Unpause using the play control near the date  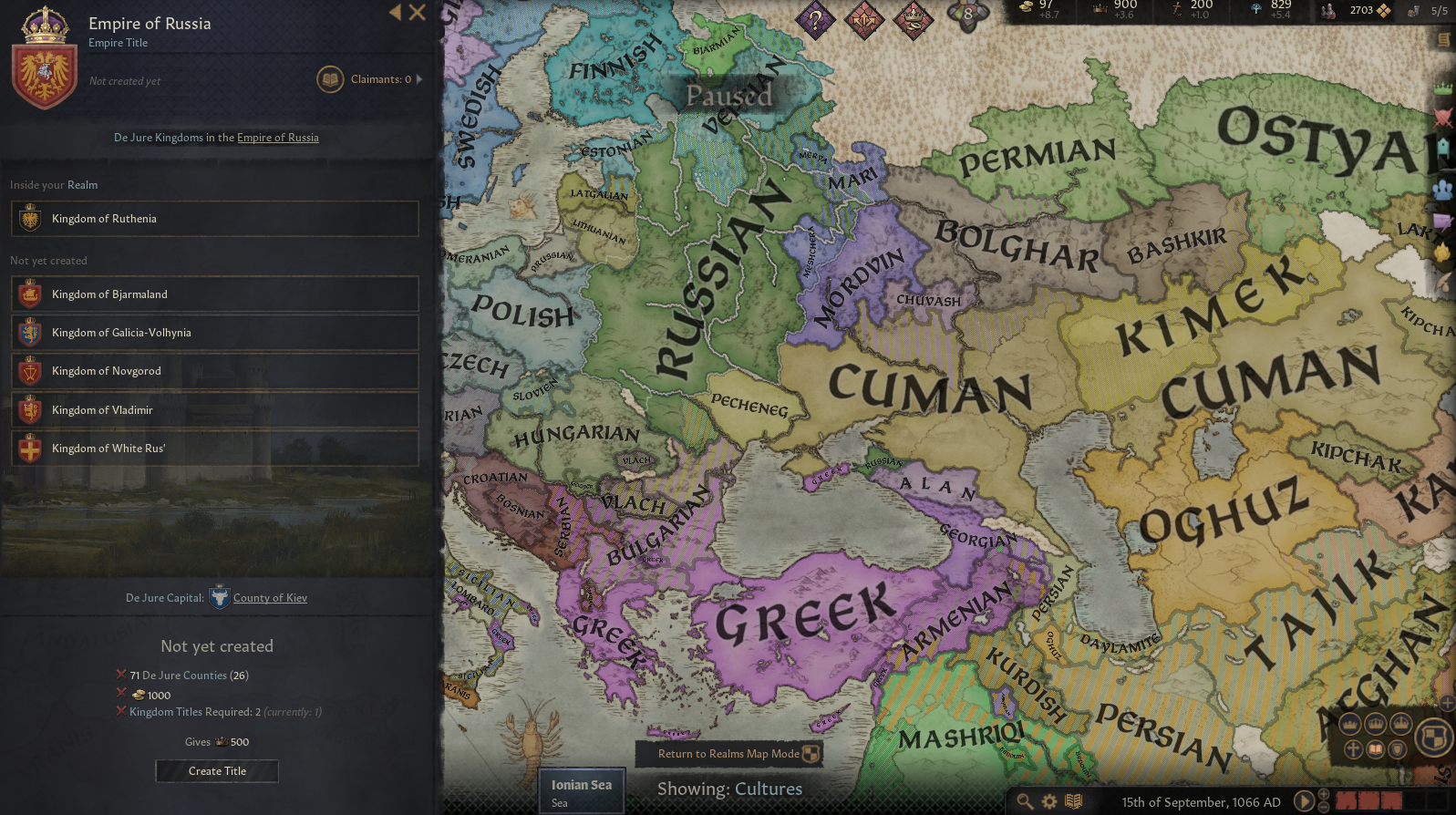[x=1304, y=800]
